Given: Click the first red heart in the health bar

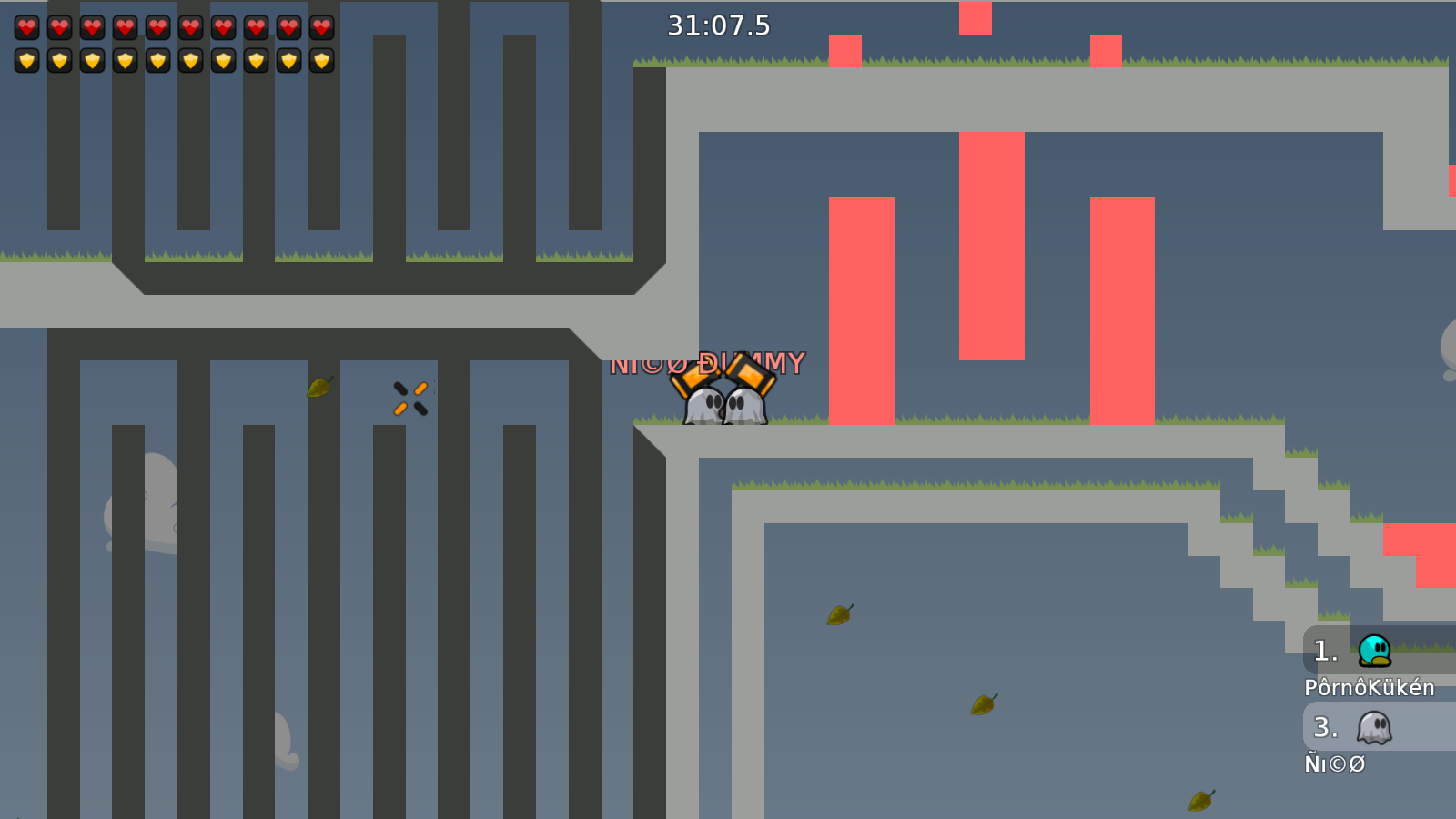Looking at the screenshot, I should (25, 25).
